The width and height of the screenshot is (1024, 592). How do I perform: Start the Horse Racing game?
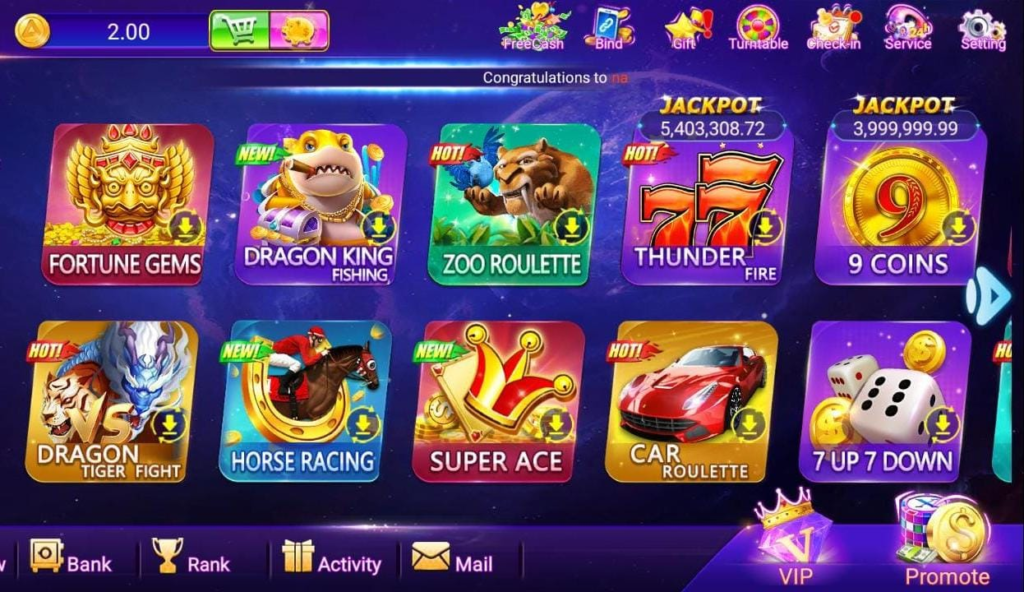304,400
